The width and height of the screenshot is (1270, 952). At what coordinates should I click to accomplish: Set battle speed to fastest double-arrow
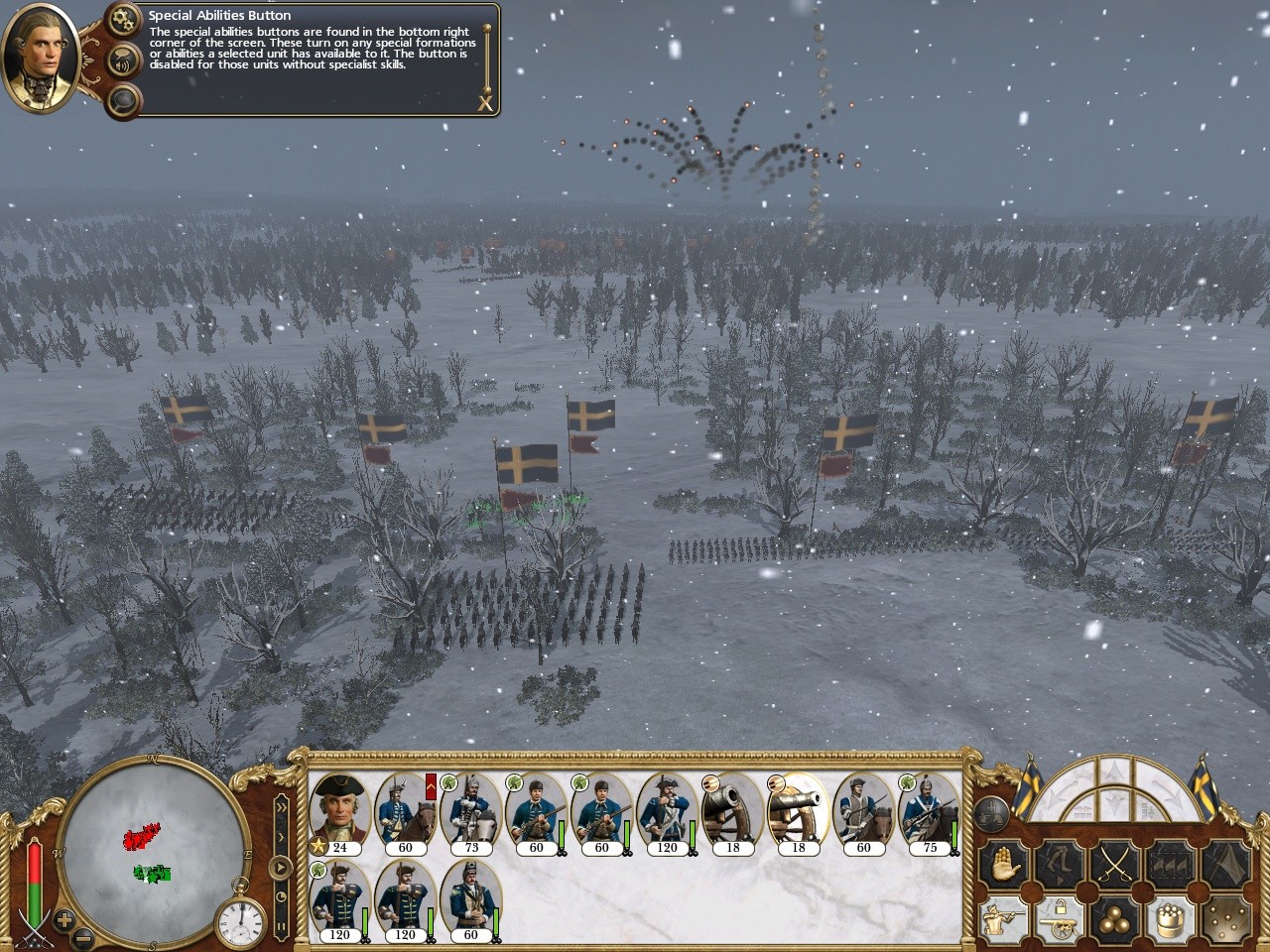pyautogui.click(x=282, y=805)
